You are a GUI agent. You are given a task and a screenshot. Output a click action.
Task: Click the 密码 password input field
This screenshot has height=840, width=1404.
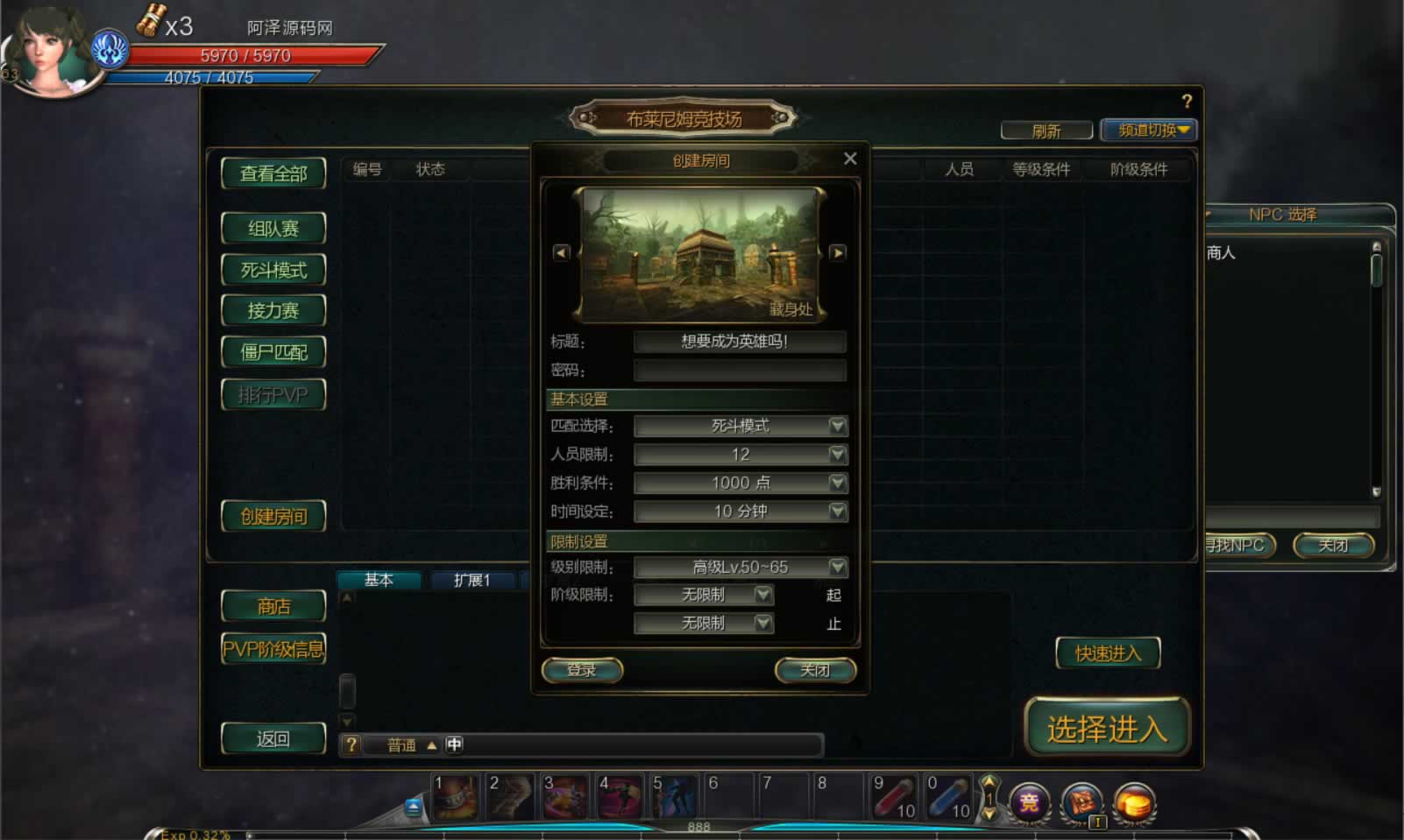click(x=740, y=371)
